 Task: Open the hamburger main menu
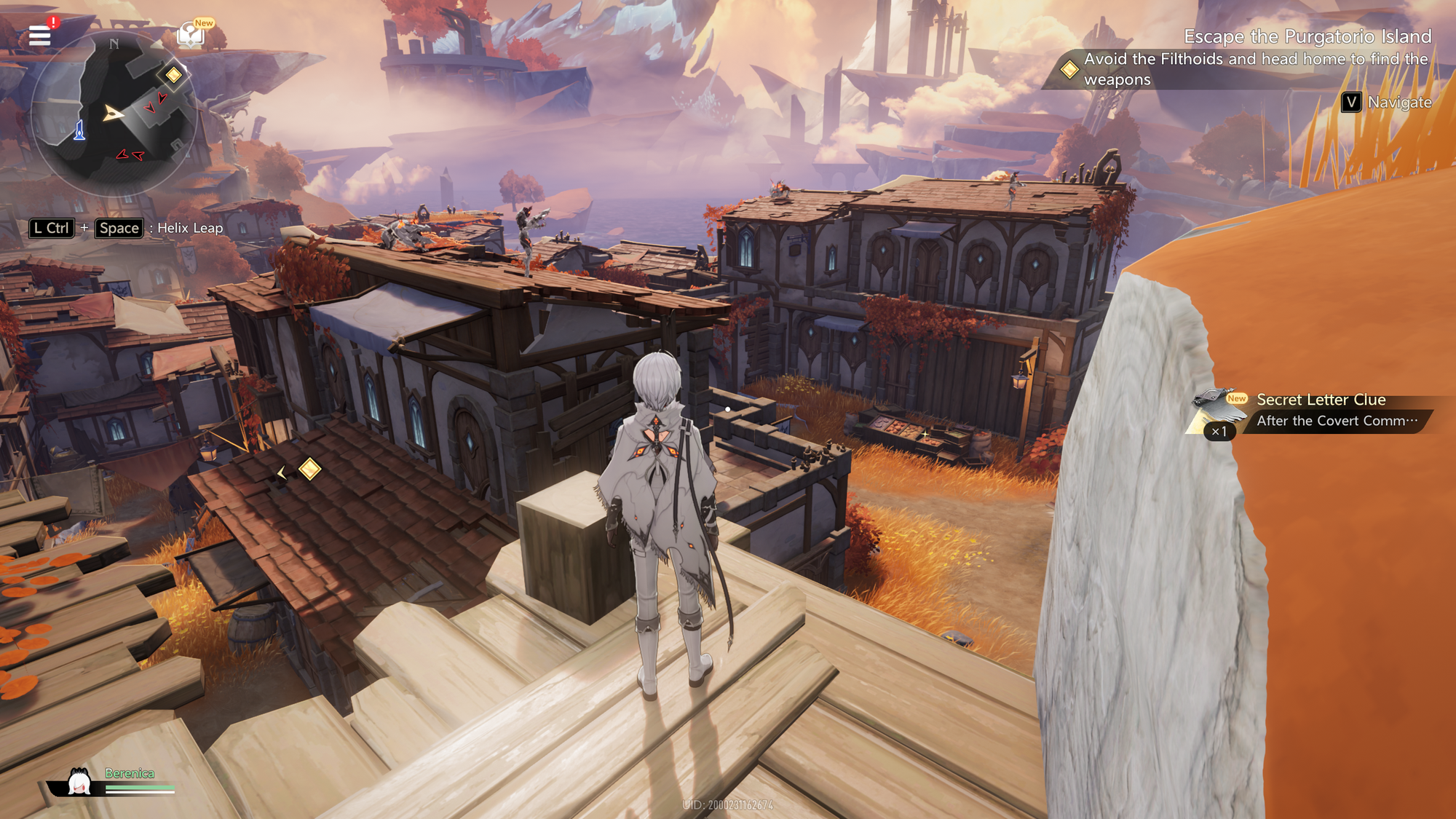39,35
